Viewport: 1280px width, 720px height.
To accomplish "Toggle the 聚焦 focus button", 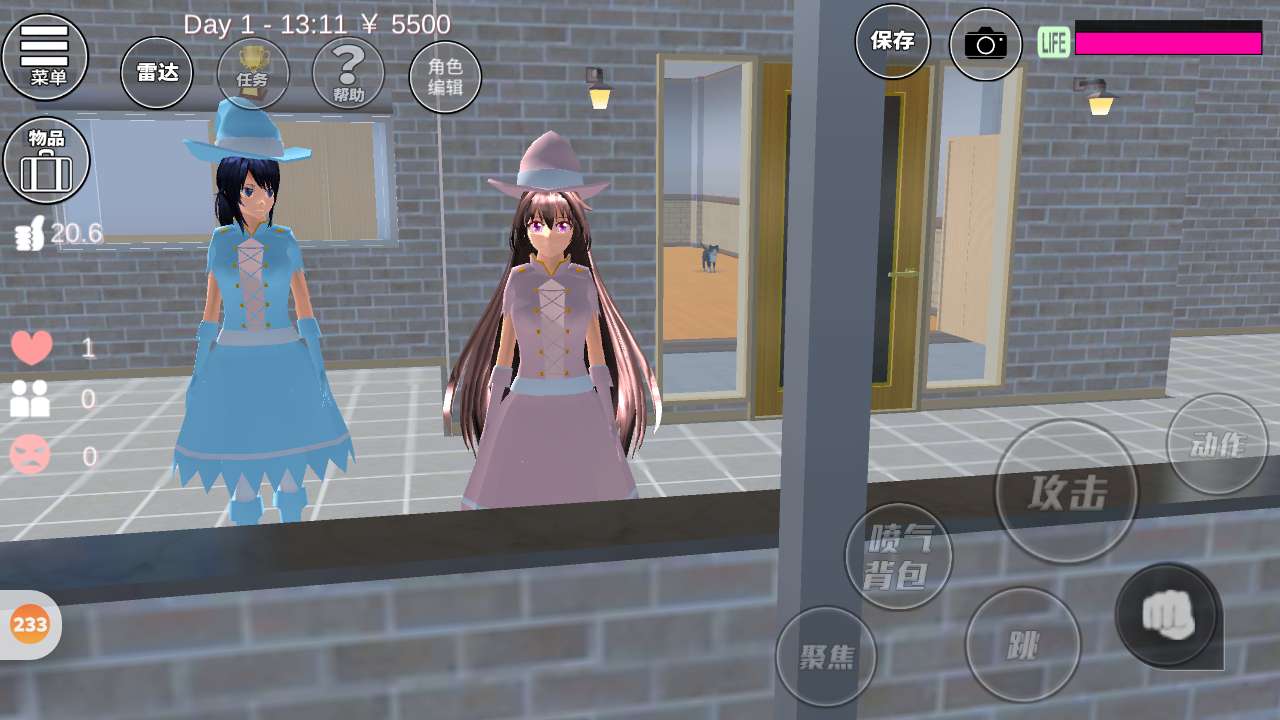I will click(x=826, y=656).
